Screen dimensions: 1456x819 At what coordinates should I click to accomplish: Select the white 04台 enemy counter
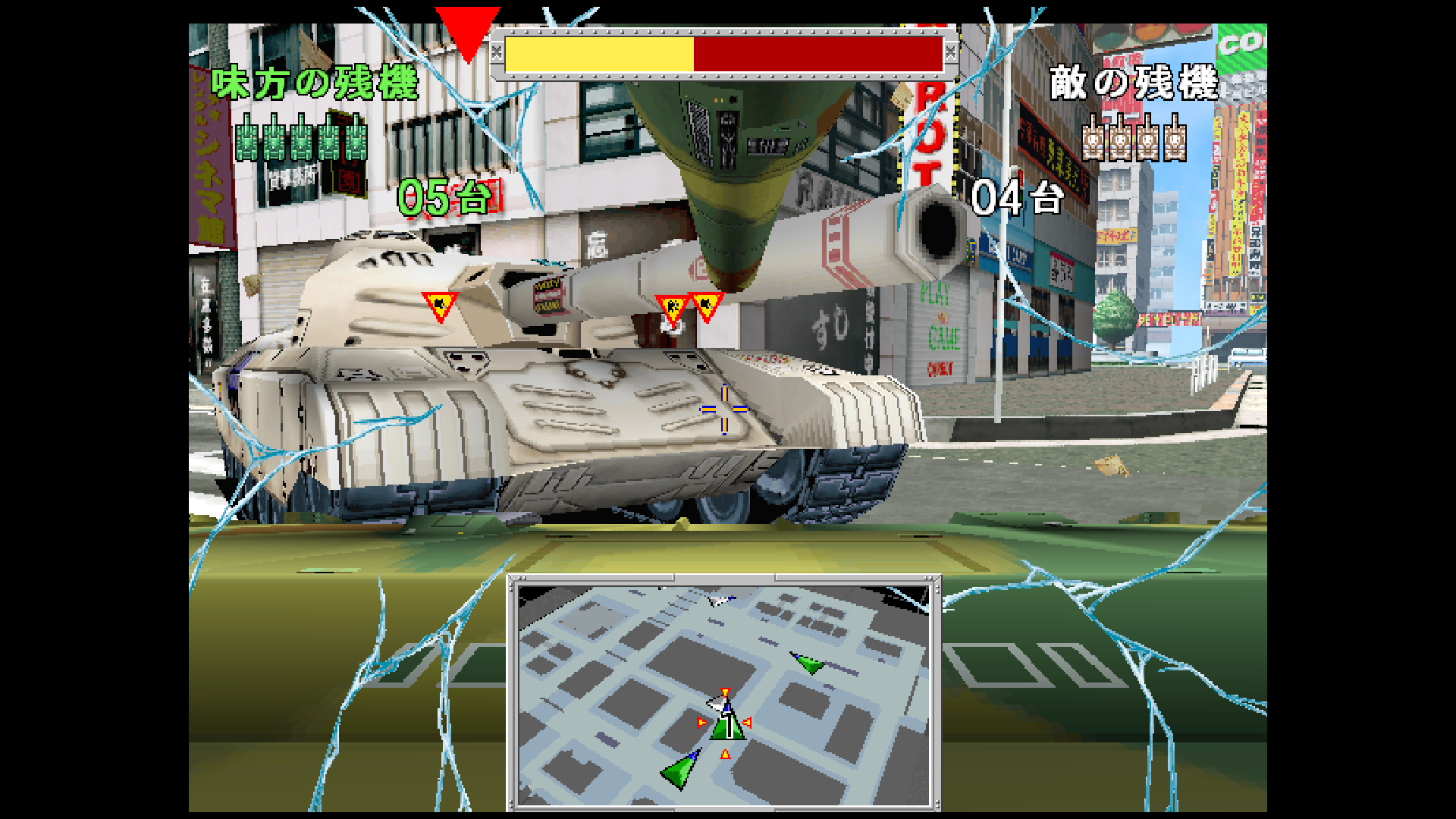[1016, 199]
